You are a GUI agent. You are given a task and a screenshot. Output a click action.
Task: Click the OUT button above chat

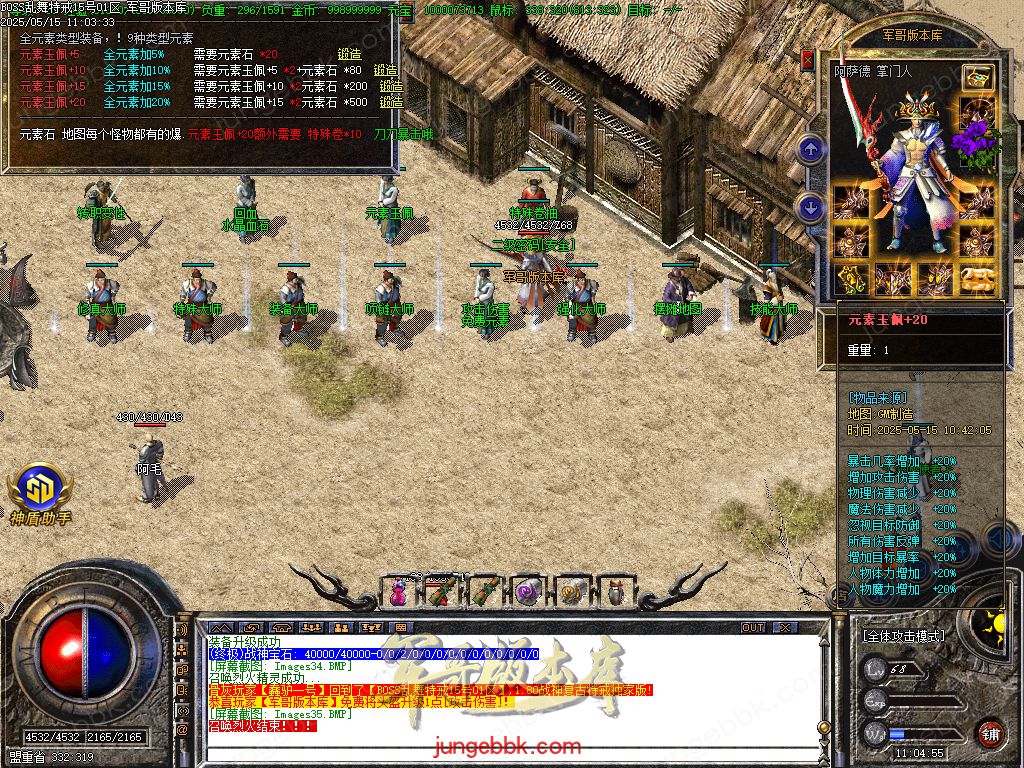(753, 628)
